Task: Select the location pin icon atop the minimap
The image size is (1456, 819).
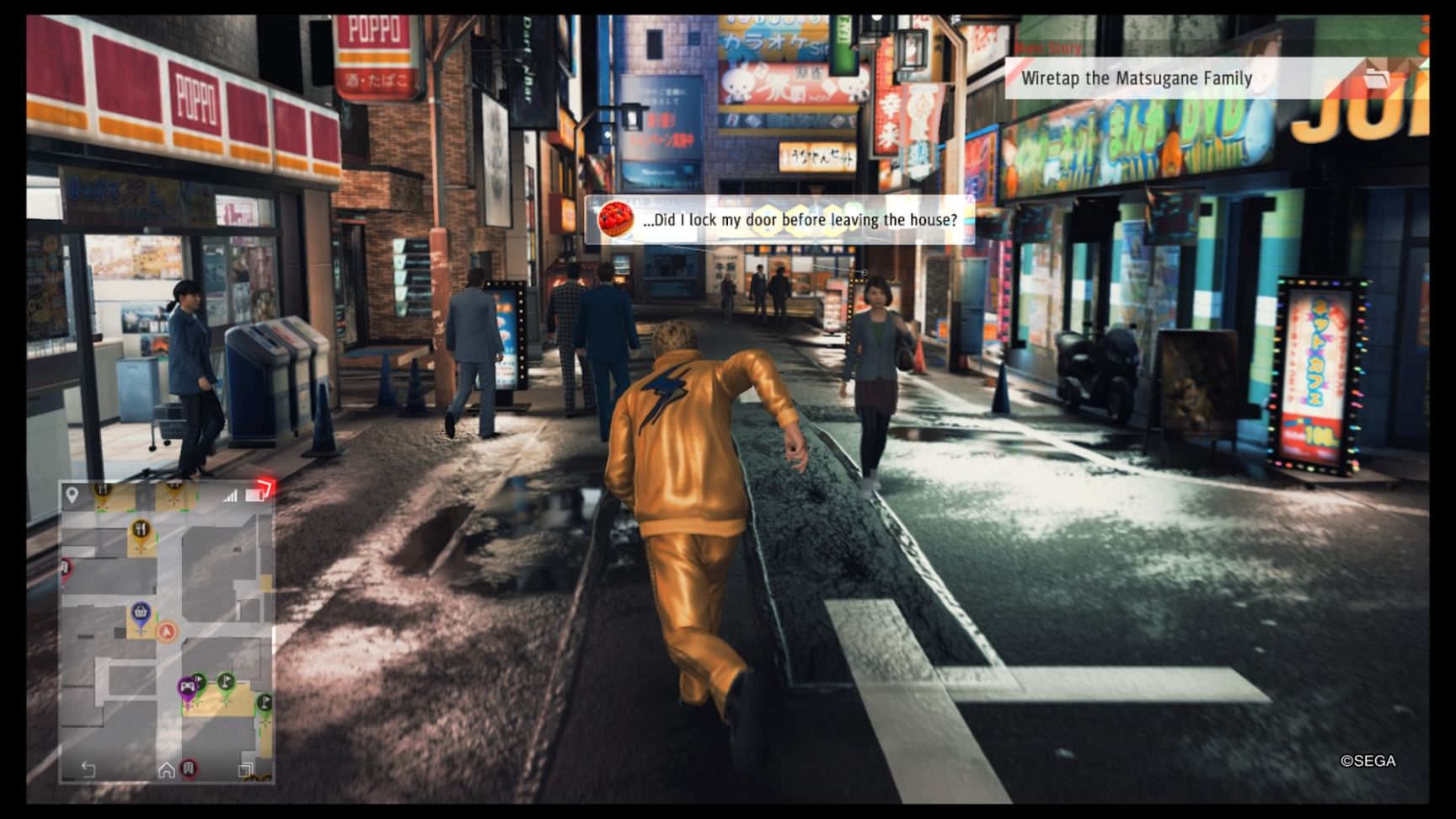Action: [x=70, y=495]
